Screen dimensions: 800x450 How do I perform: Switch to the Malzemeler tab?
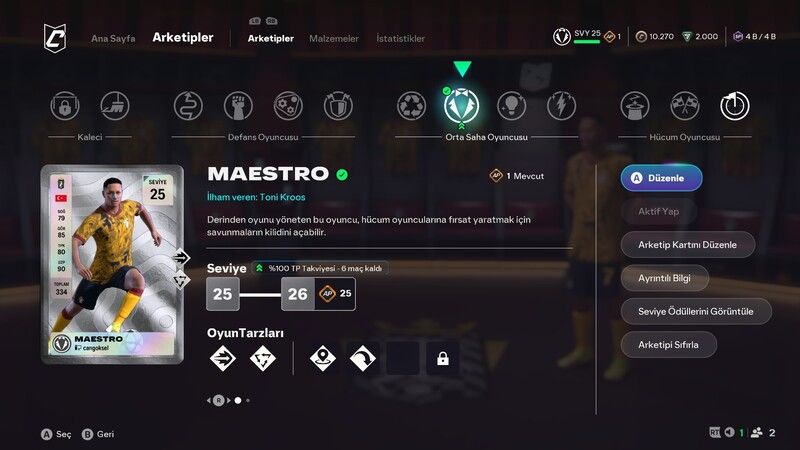tap(335, 38)
